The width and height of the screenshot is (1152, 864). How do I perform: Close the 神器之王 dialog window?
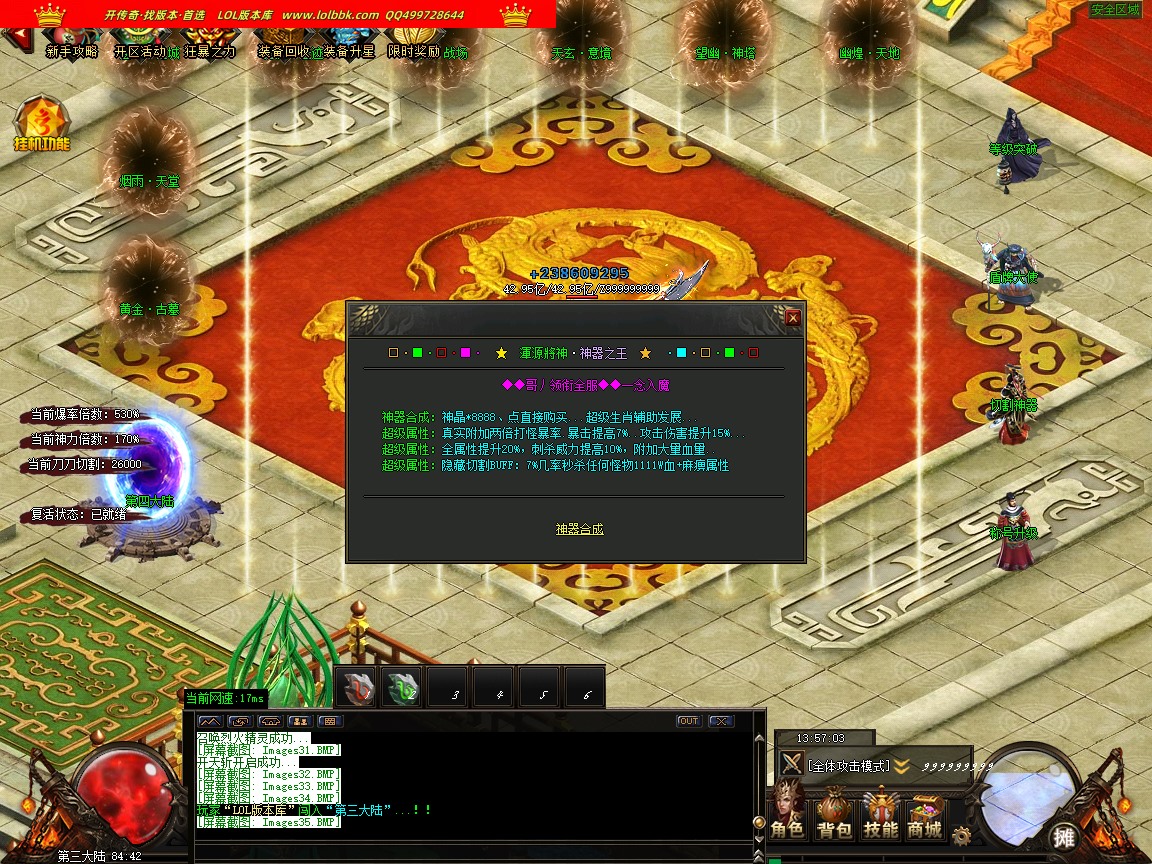[x=793, y=318]
